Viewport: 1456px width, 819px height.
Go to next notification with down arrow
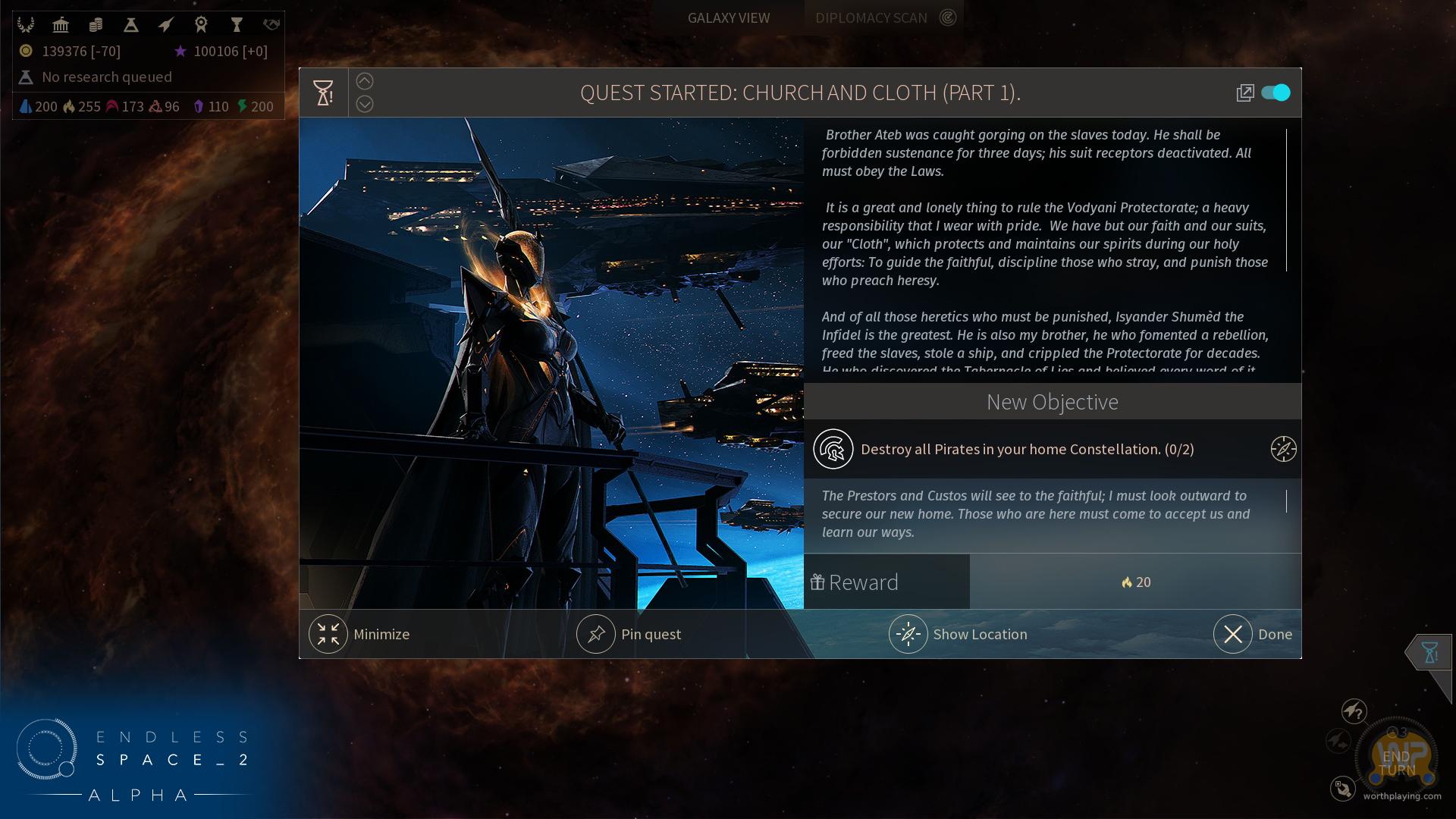pos(365,104)
